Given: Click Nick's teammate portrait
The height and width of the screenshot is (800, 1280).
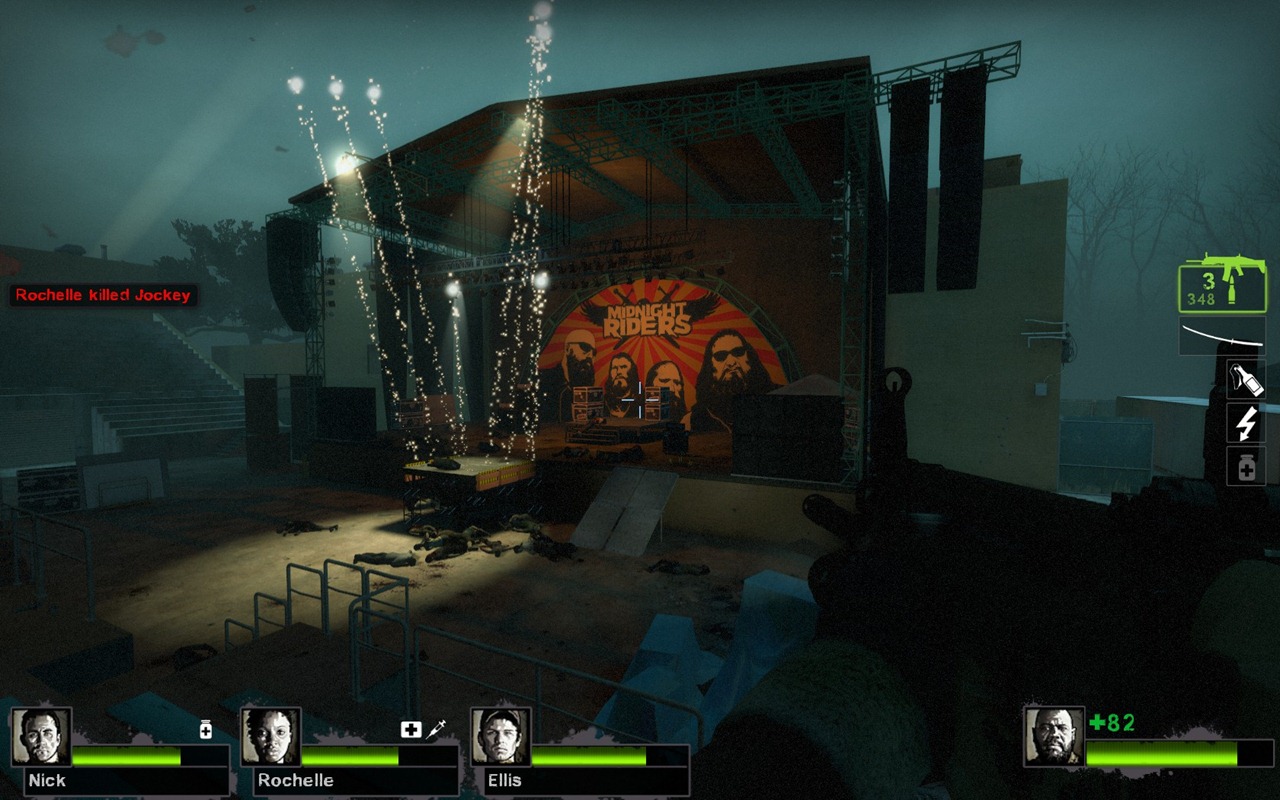Looking at the screenshot, I should point(41,737).
